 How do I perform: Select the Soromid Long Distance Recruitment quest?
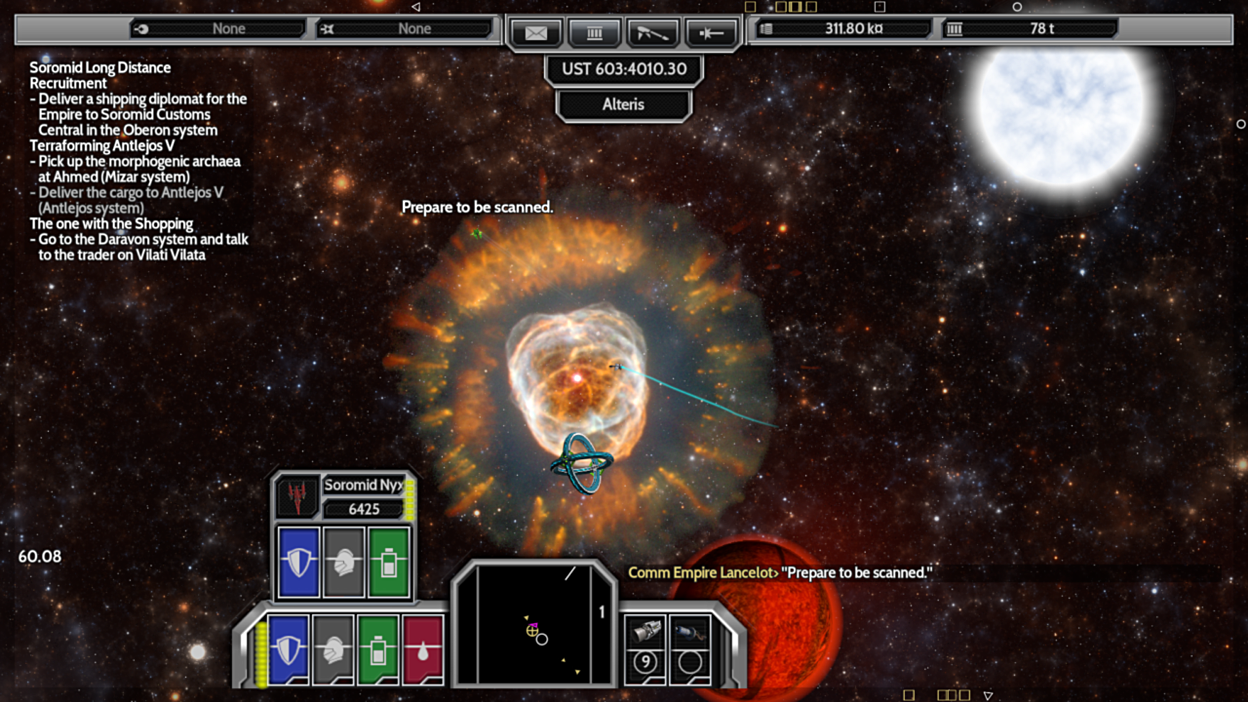[100, 75]
